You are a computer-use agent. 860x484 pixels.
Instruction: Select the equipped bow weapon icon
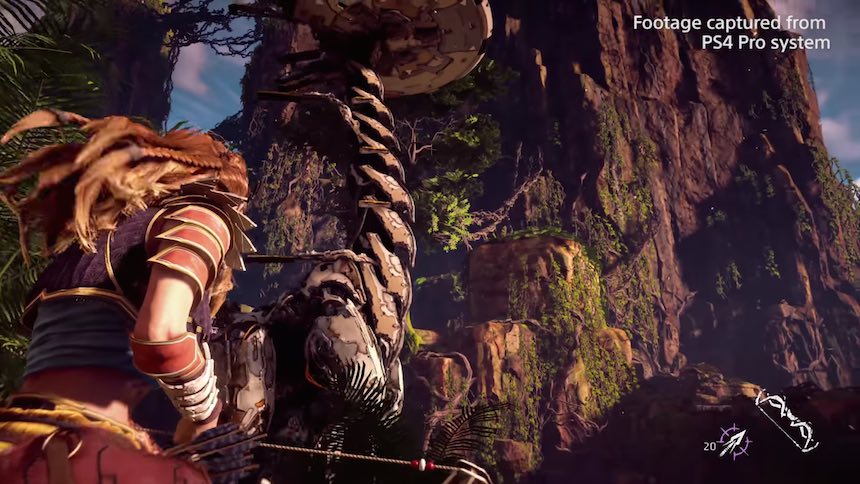tap(786, 419)
